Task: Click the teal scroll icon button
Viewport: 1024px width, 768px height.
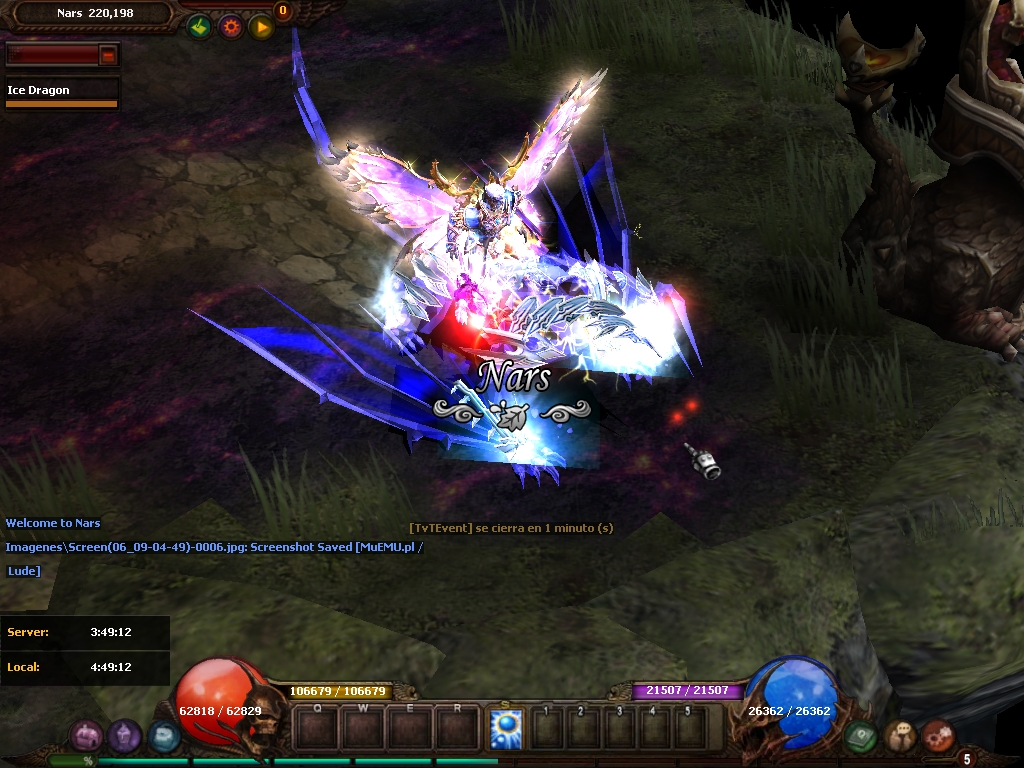Action: point(163,737)
